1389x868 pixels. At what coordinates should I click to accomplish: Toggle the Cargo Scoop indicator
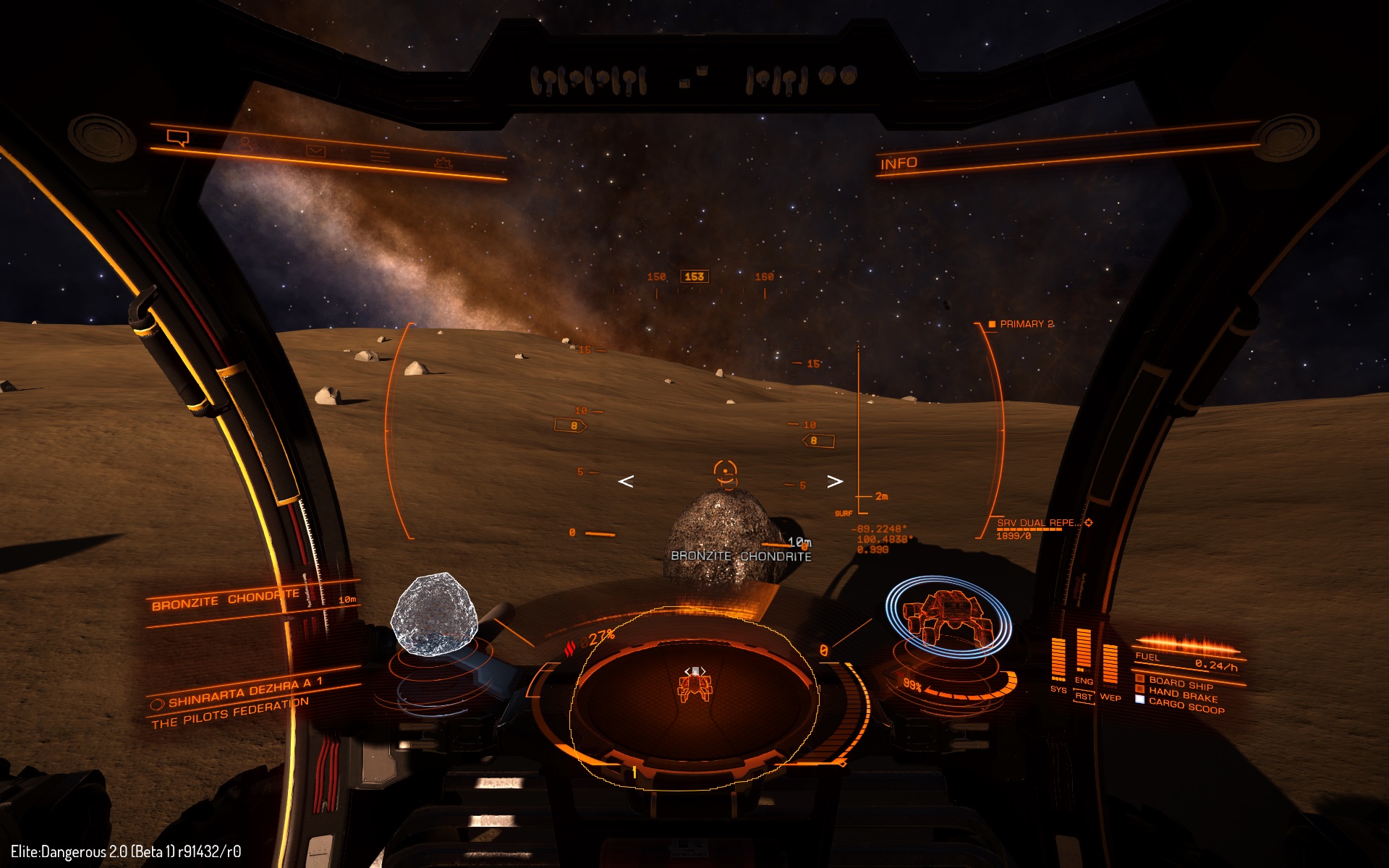tap(1185, 705)
